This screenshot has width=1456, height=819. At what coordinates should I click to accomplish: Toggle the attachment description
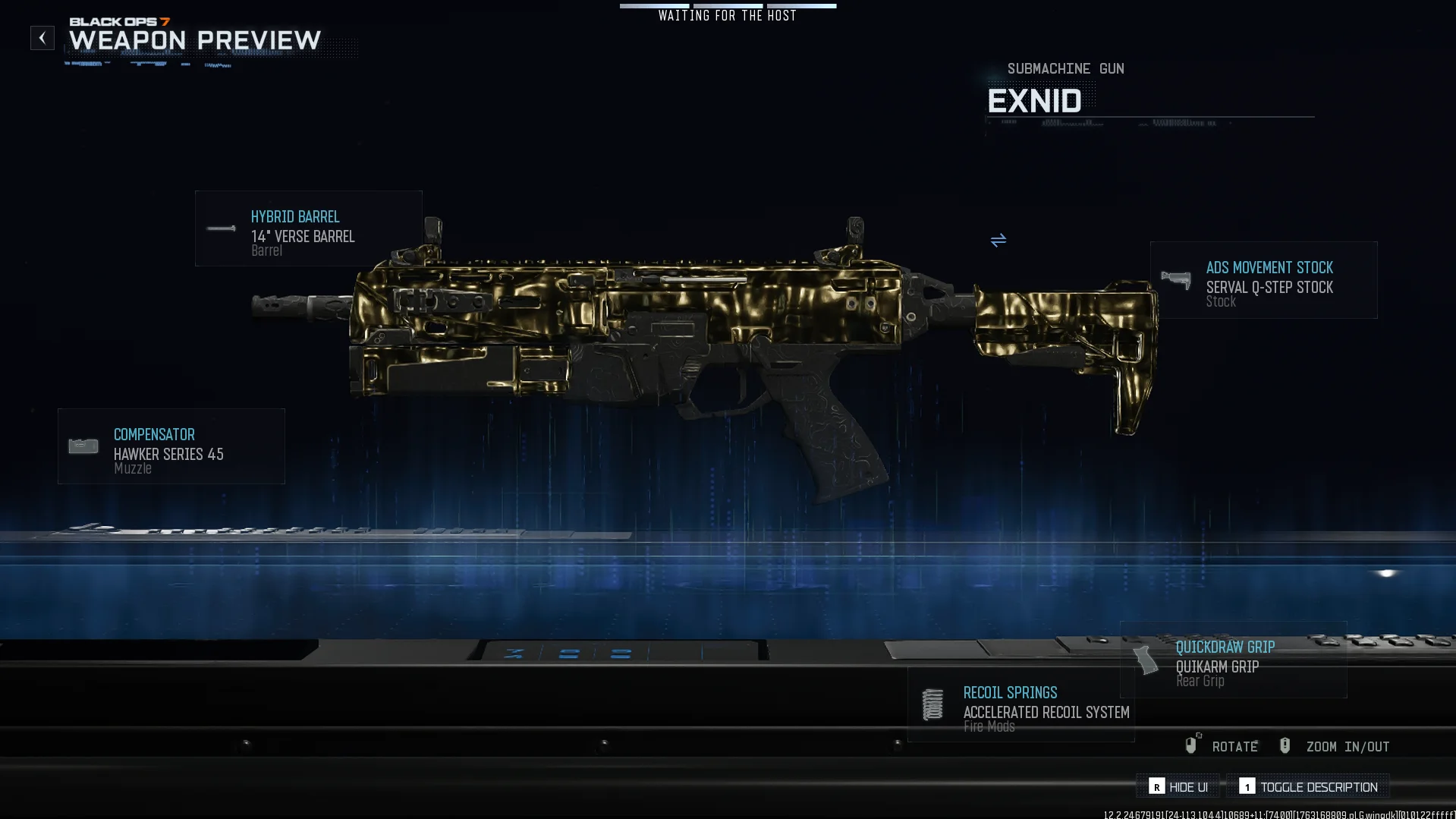(x=1309, y=787)
